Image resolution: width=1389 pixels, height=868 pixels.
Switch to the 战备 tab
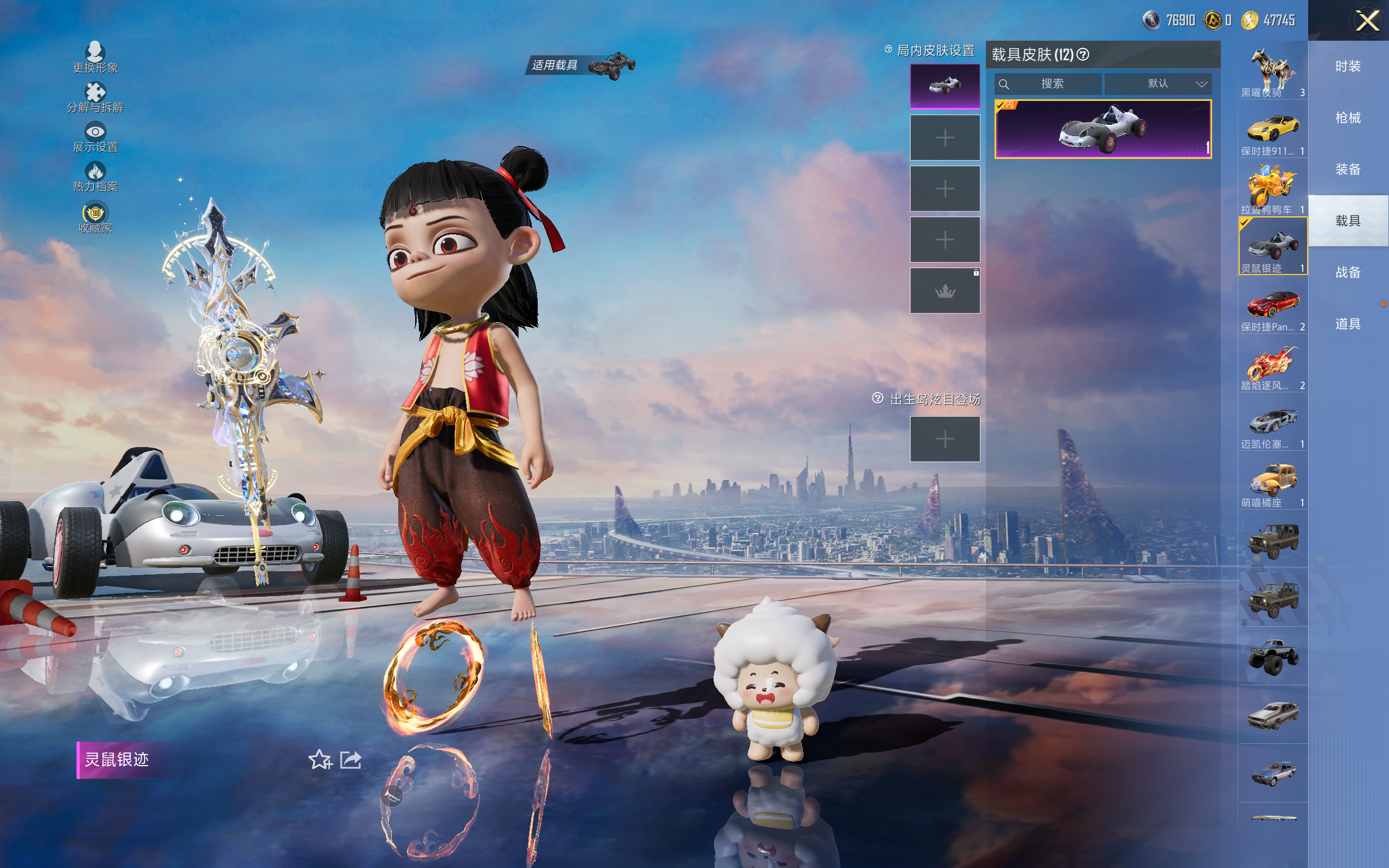[1348, 272]
